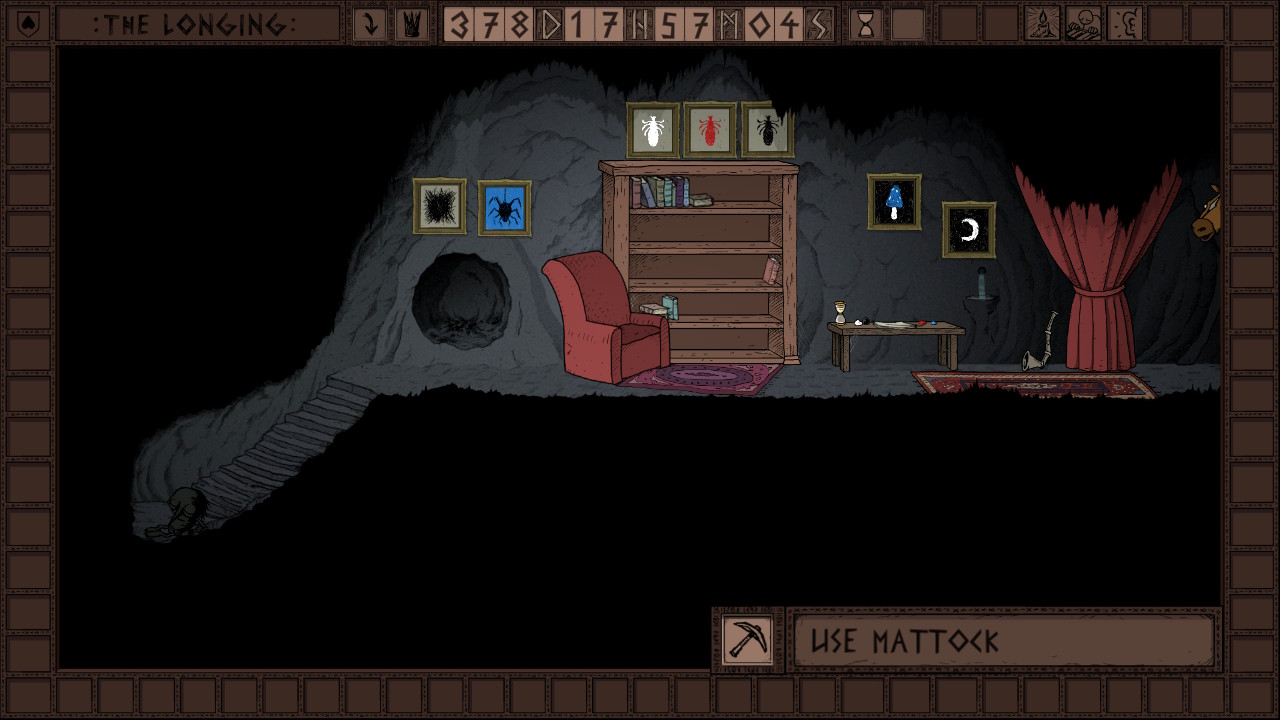Click the mattock pickaxe icon

(x=748, y=639)
